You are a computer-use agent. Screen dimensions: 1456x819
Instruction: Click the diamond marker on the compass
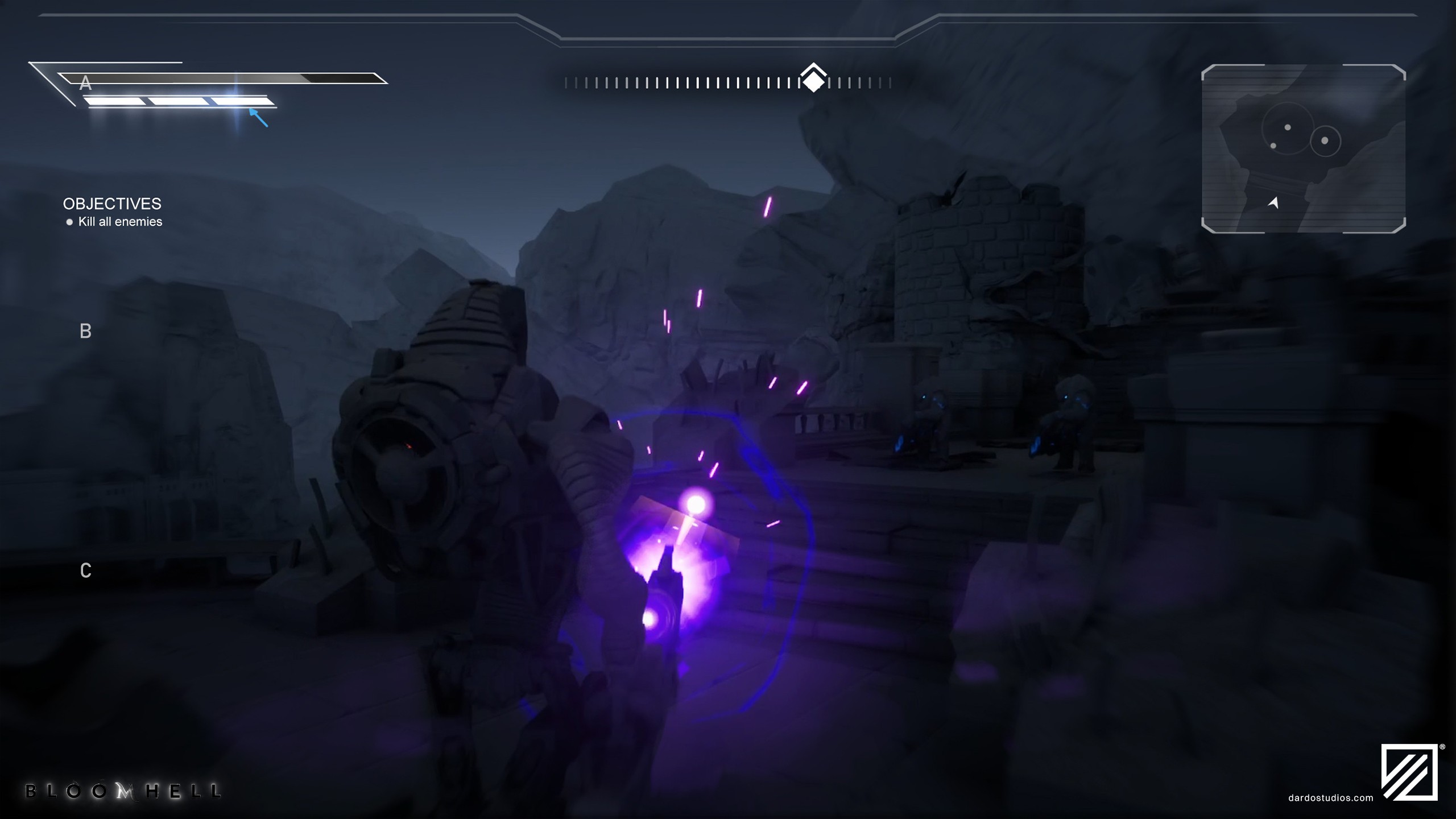[813, 81]
